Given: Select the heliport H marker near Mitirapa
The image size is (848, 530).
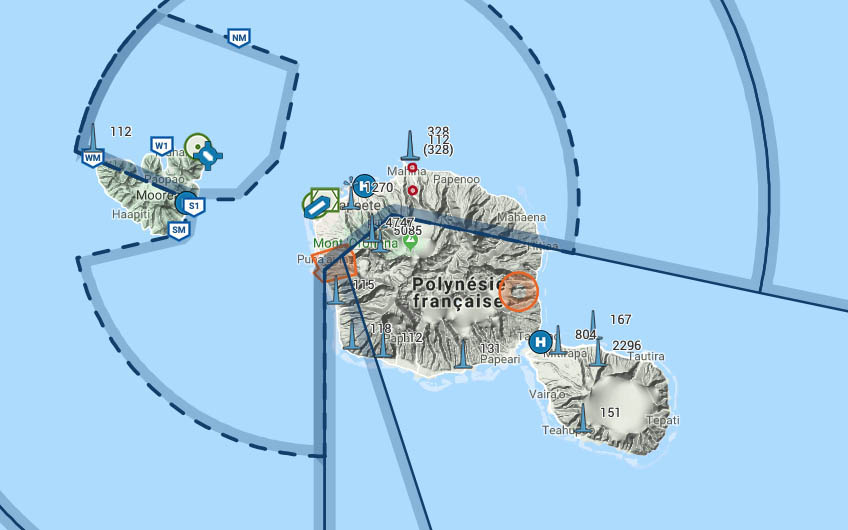Looking at the screenshot, I should tap(541, 341).
